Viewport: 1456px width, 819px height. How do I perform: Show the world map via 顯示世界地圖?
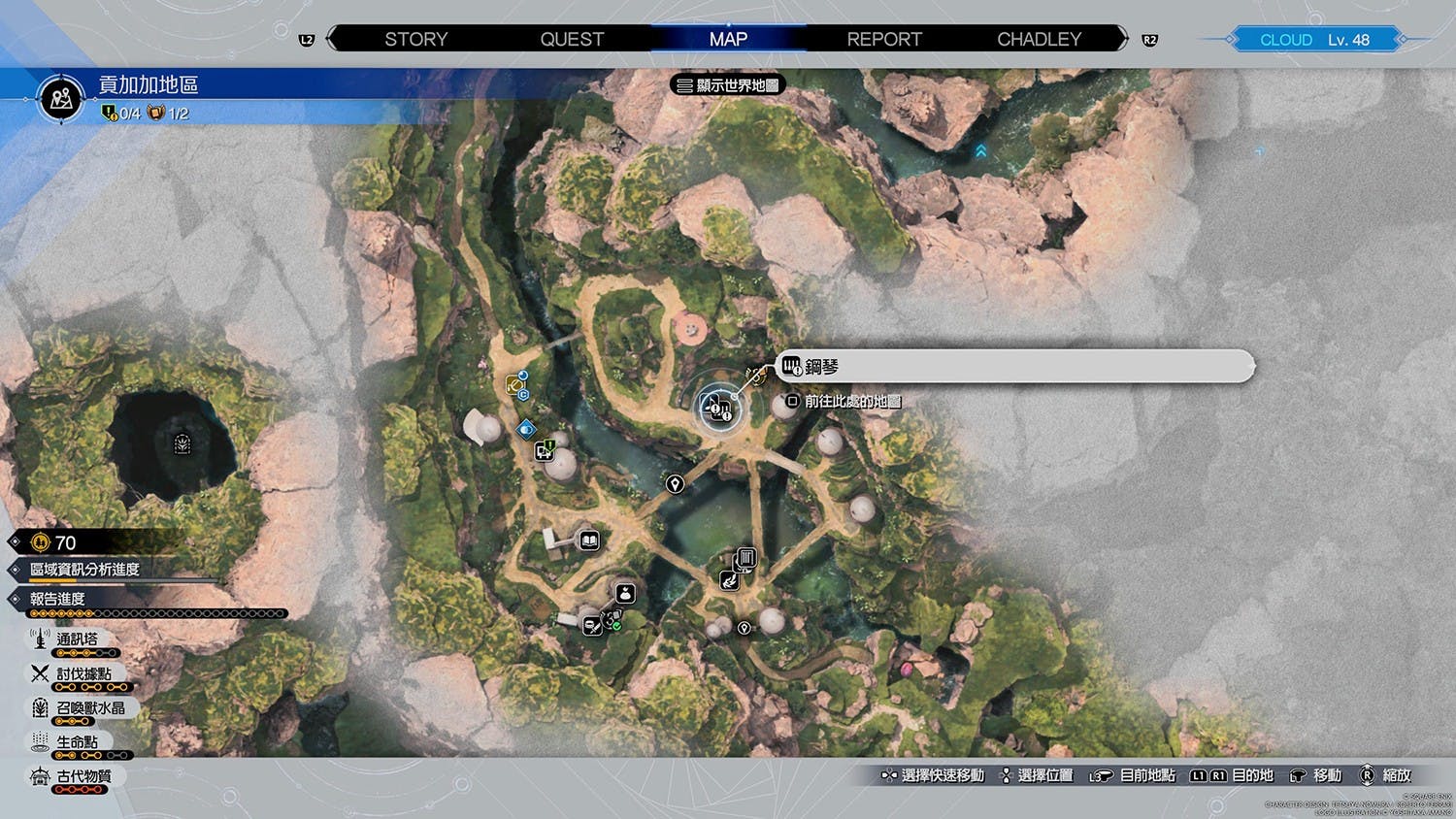[728, 85]
